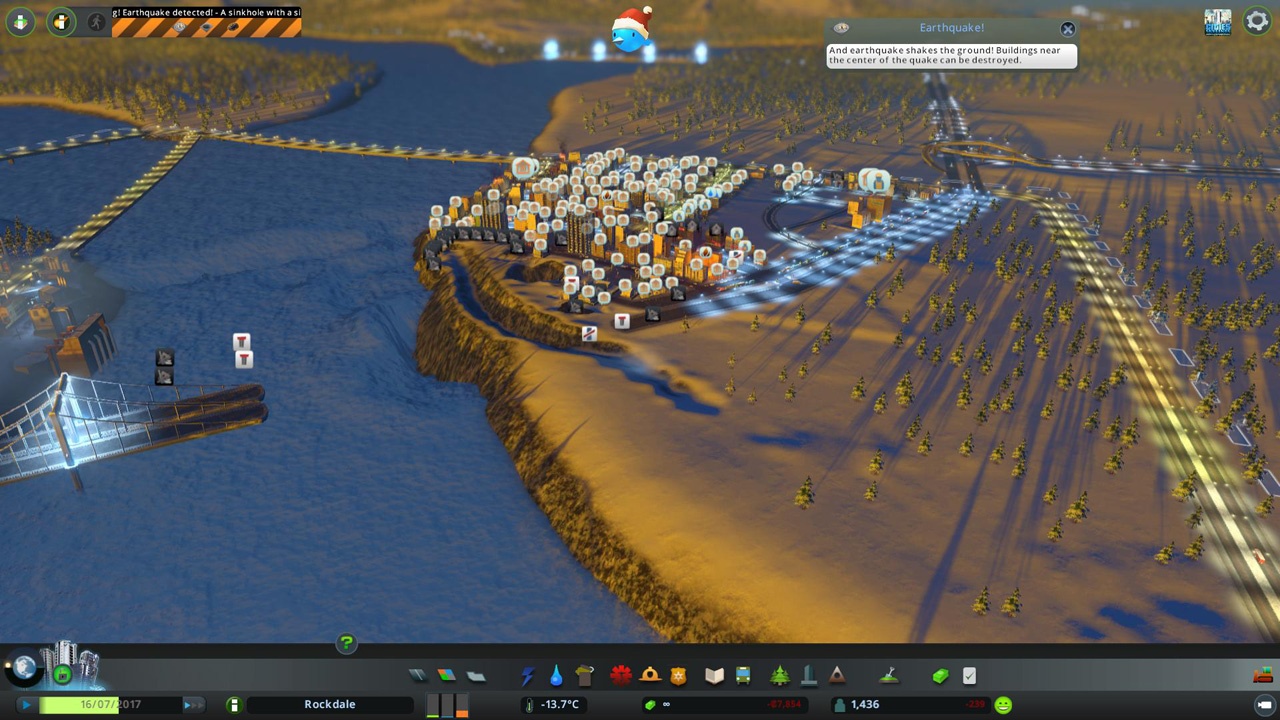Open the roads build menu
This screenshot has height=720, width=1280.
tap(418, 676)
